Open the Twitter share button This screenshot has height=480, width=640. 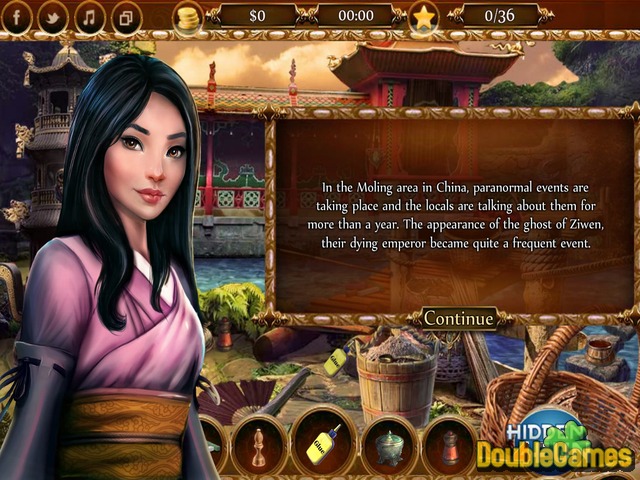tap(53, 16)
